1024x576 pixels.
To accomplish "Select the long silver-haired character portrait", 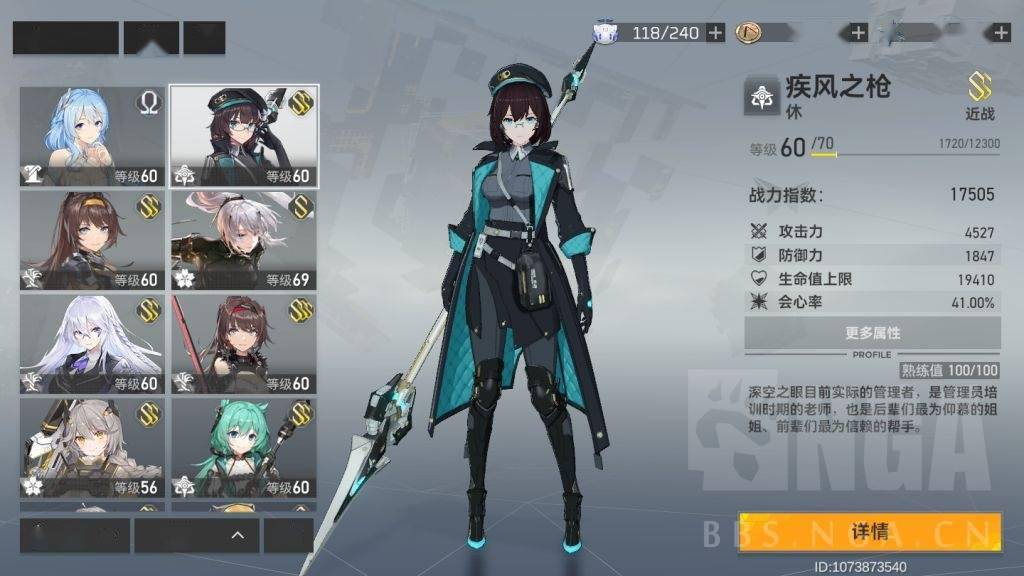I will click(x=92, y=345).
